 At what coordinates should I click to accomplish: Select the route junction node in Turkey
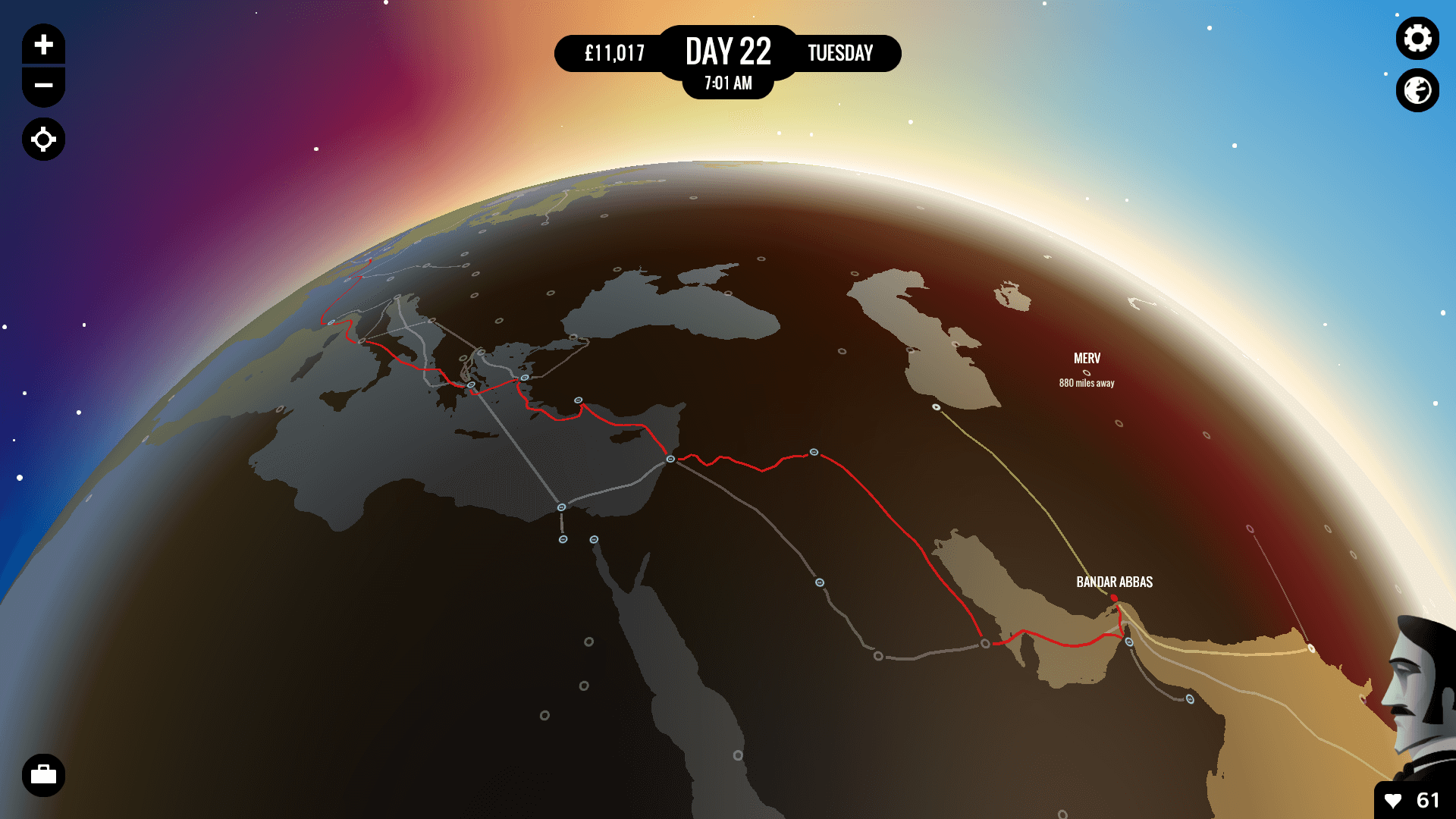[578, 399]
